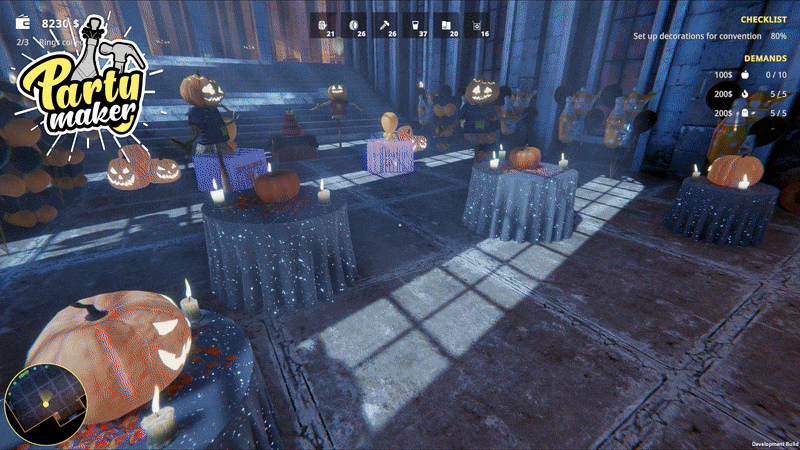Click the Party Maker logo
The width and height of the screenshot is (800, 450).
tap(85, 85)
